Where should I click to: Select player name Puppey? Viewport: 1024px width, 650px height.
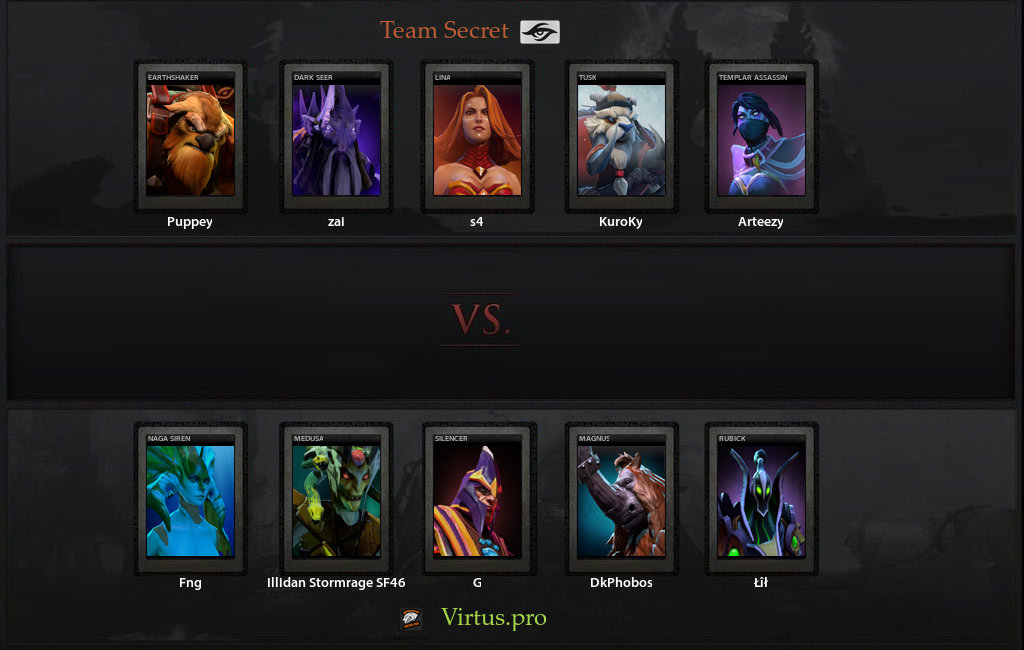[x=190, y=222]
